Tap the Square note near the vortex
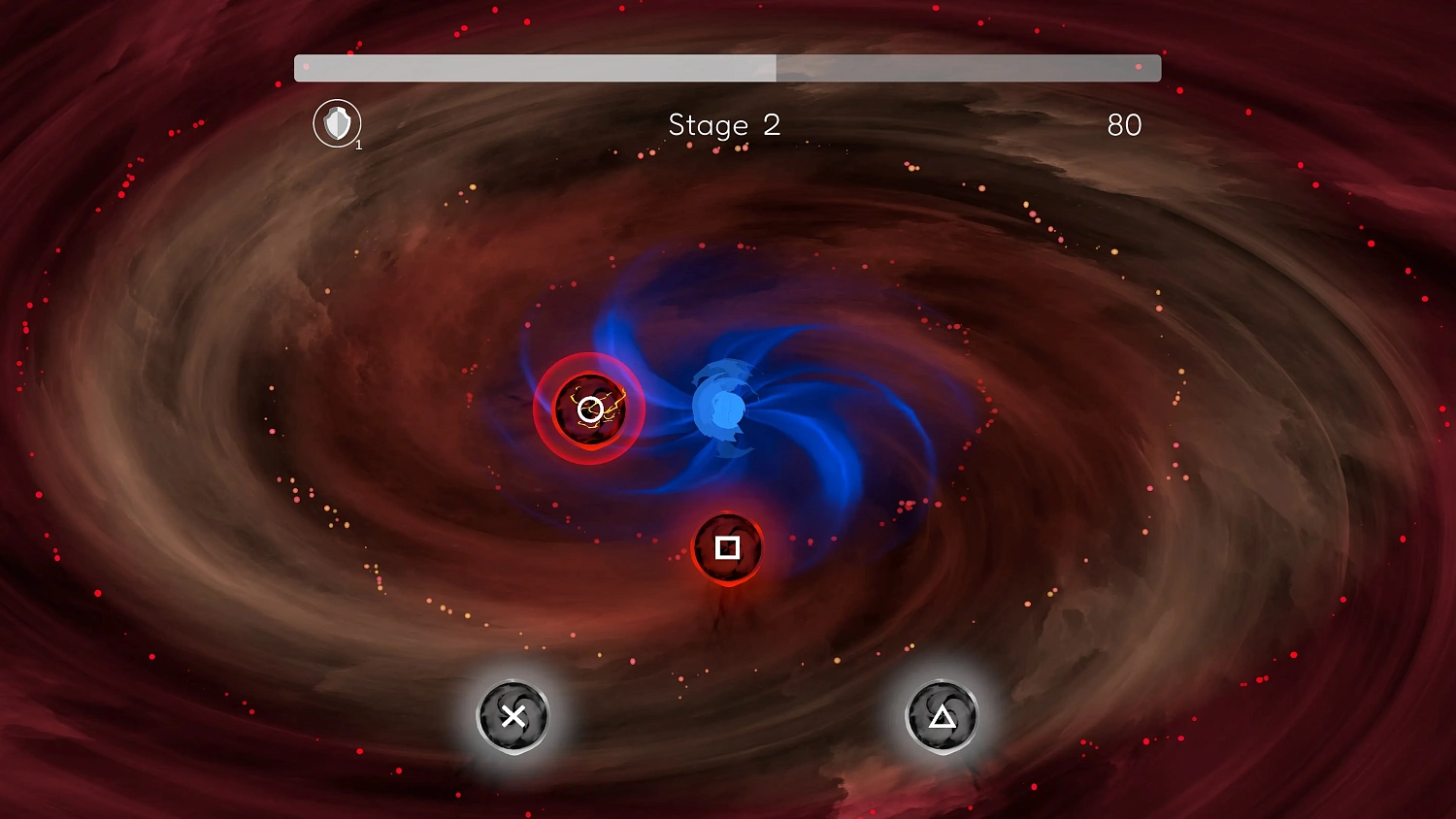This screenshot has height=819, width=1456. [727, 548]
